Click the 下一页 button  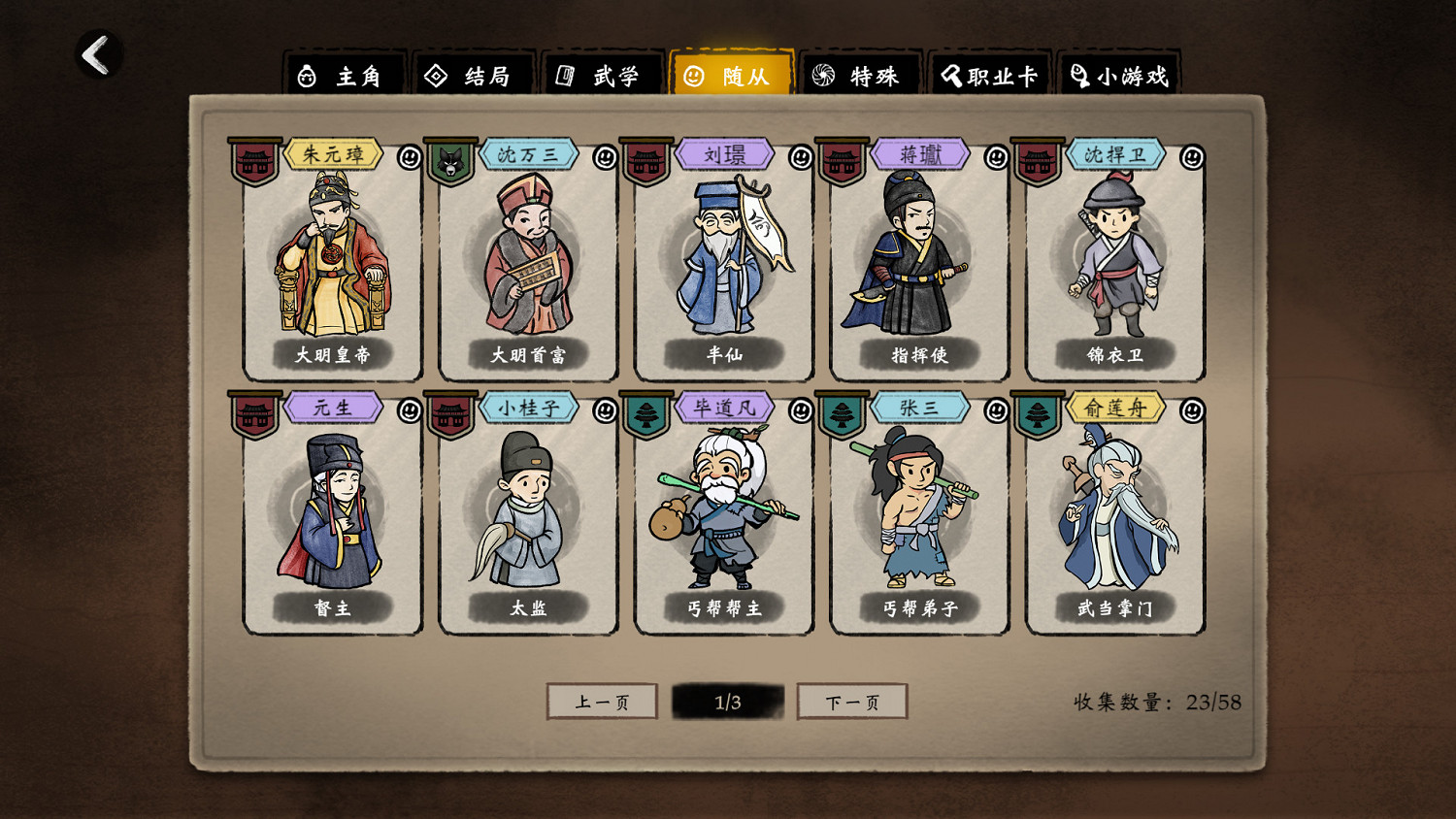(851, 701)
